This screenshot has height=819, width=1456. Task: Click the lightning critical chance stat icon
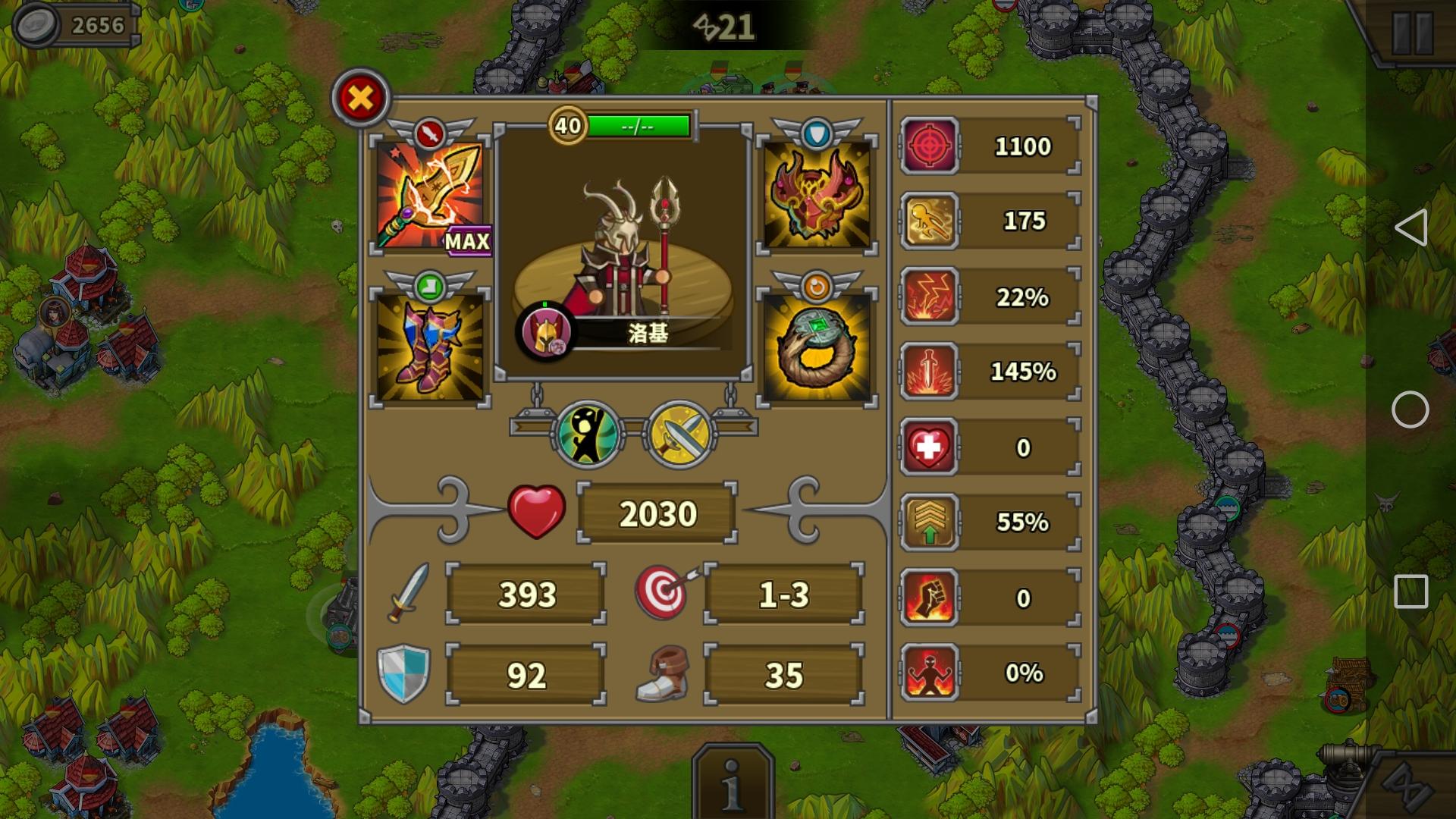pos(930,297)
